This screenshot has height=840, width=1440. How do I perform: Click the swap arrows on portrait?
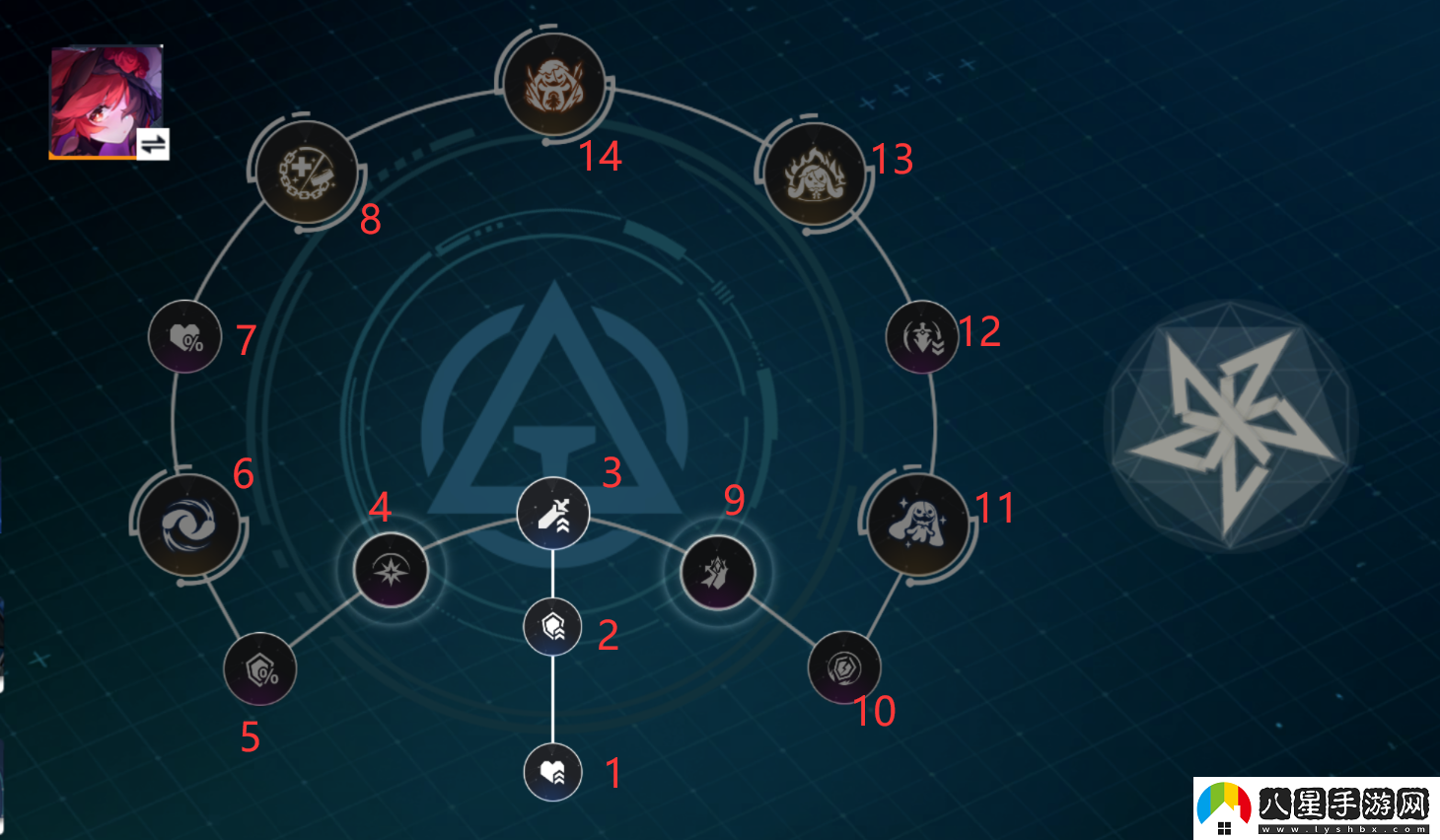[153, 145]
